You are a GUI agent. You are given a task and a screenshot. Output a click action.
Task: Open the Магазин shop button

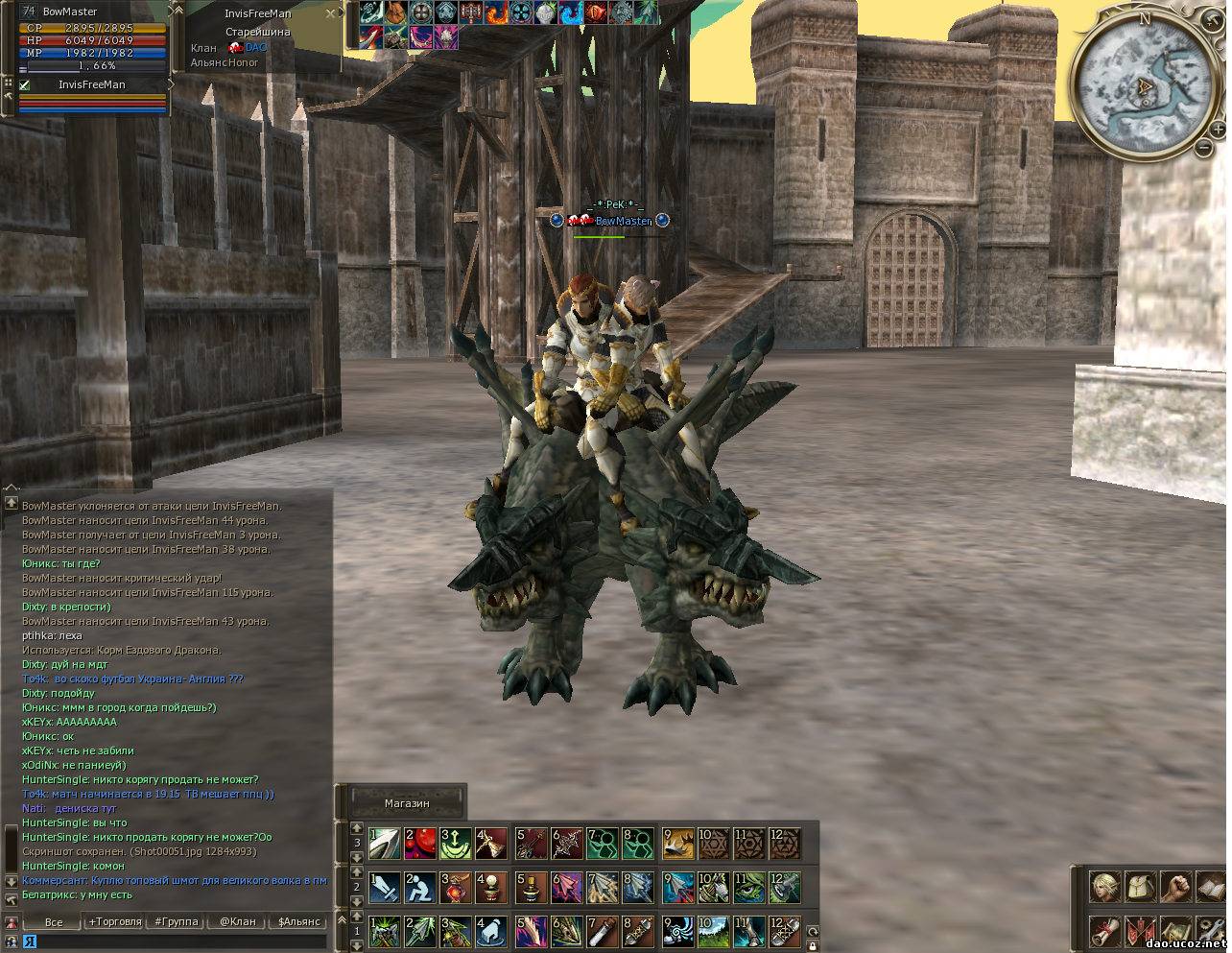click(x=407, y=802)
